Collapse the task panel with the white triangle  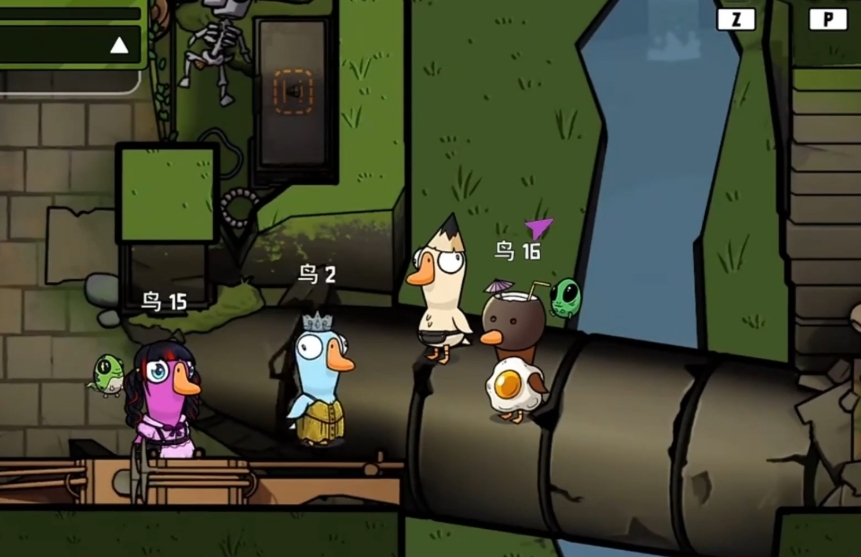(119, 45)
